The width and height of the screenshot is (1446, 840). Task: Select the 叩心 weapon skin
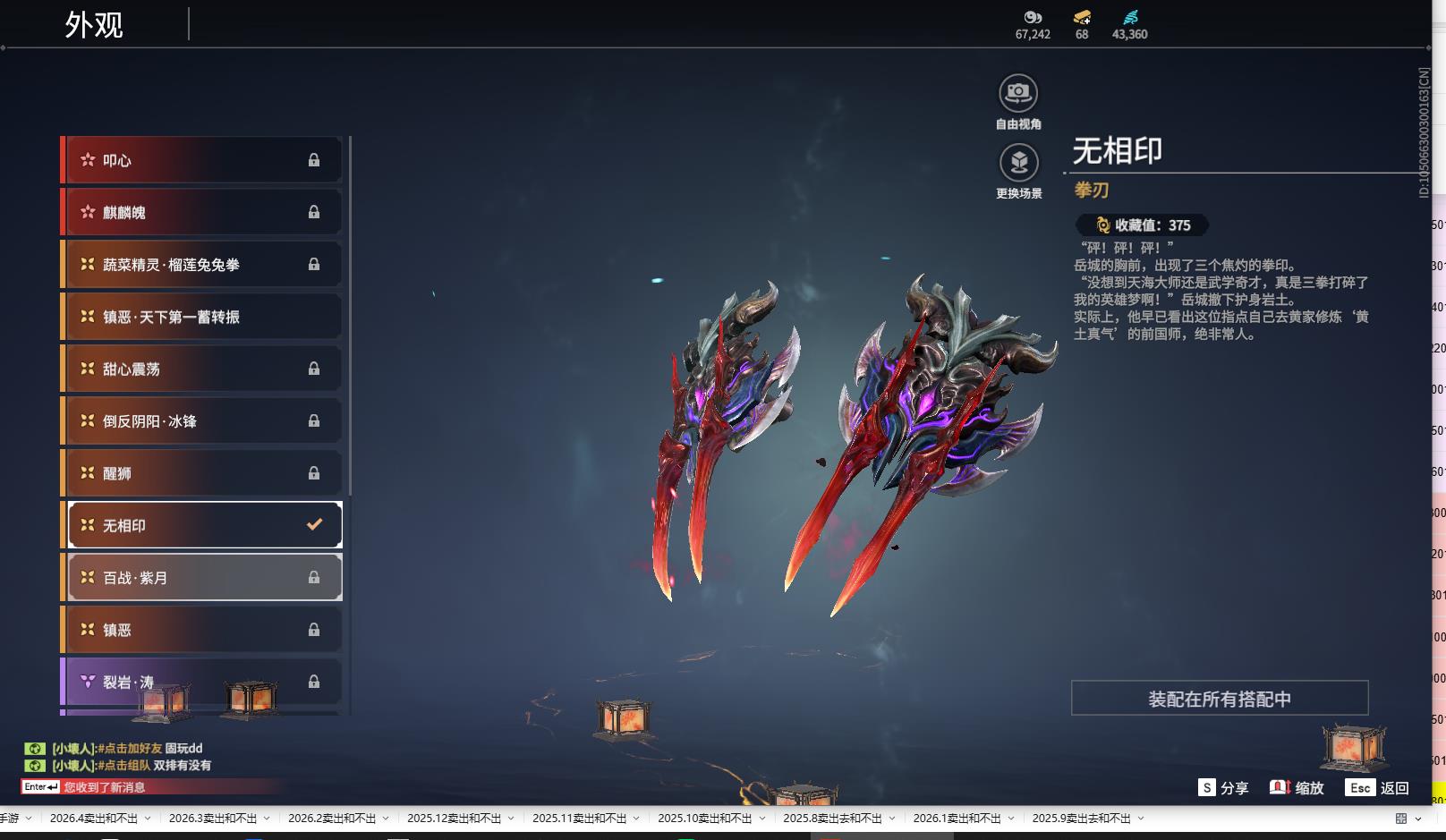point(202,160)
